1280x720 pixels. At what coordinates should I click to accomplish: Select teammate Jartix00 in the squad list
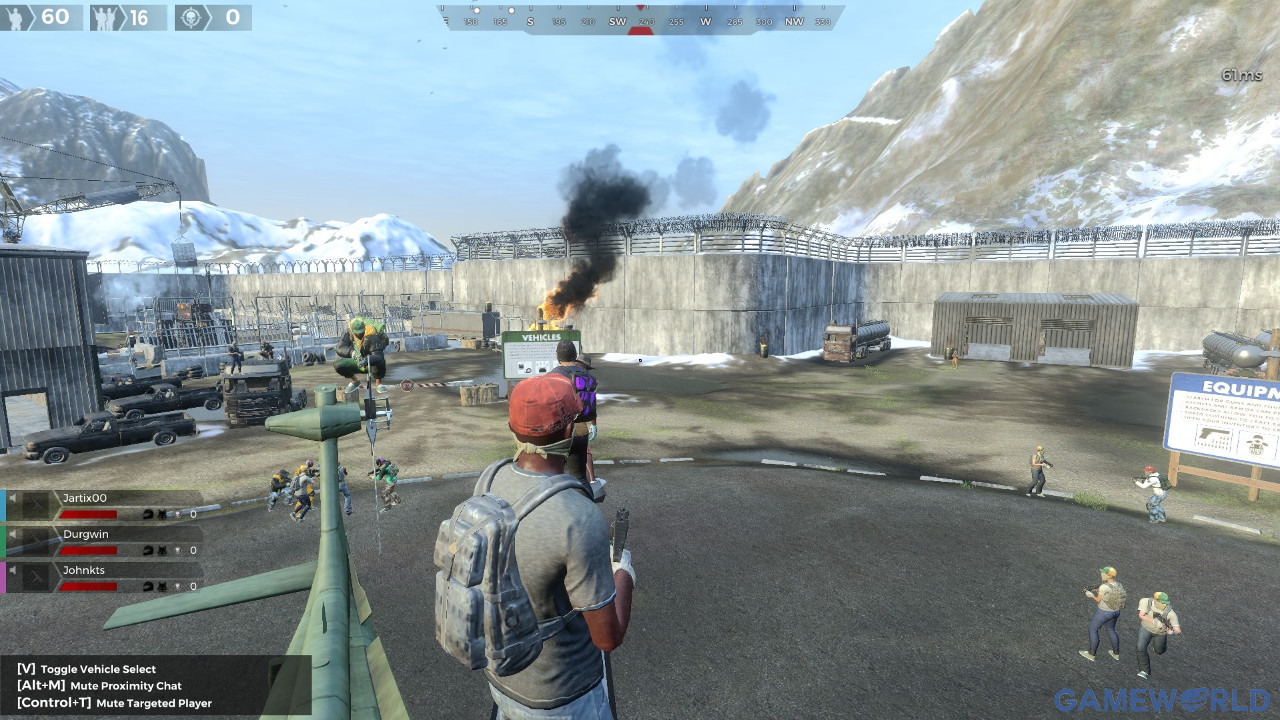(85, 498)
